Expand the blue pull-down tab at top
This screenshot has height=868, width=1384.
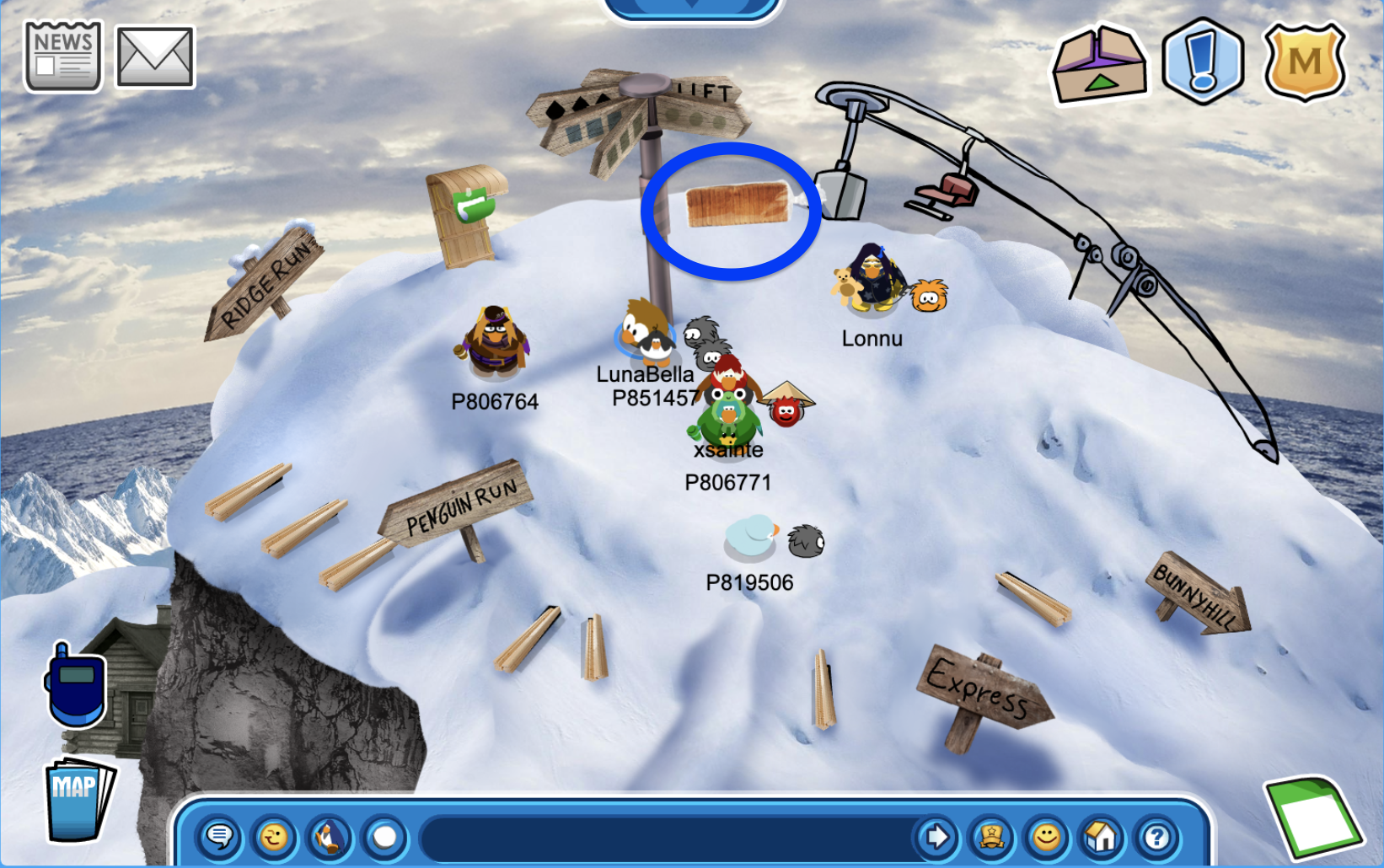[692, 7]
